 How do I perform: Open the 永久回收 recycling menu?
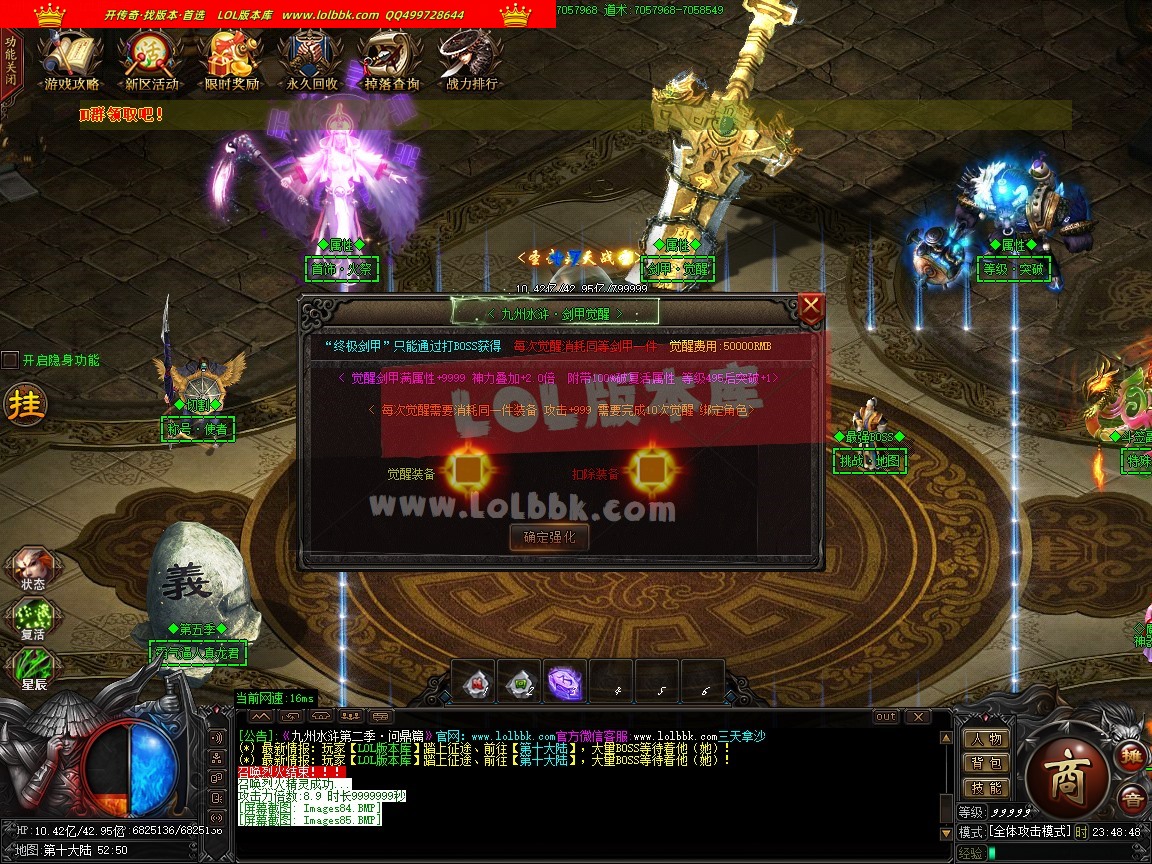tap(311, 60)
